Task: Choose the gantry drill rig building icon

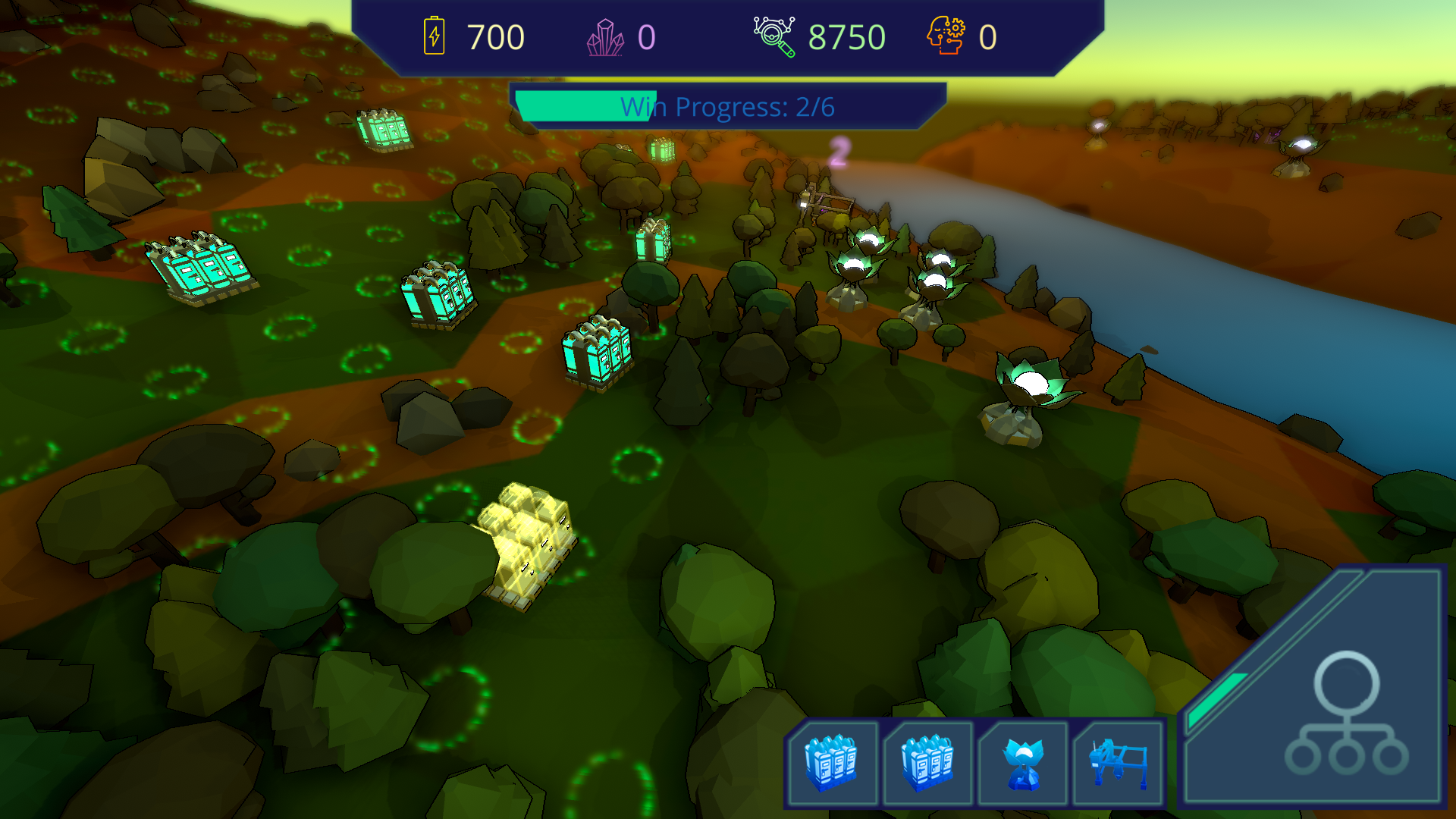Action: (x=1118, y=763)
